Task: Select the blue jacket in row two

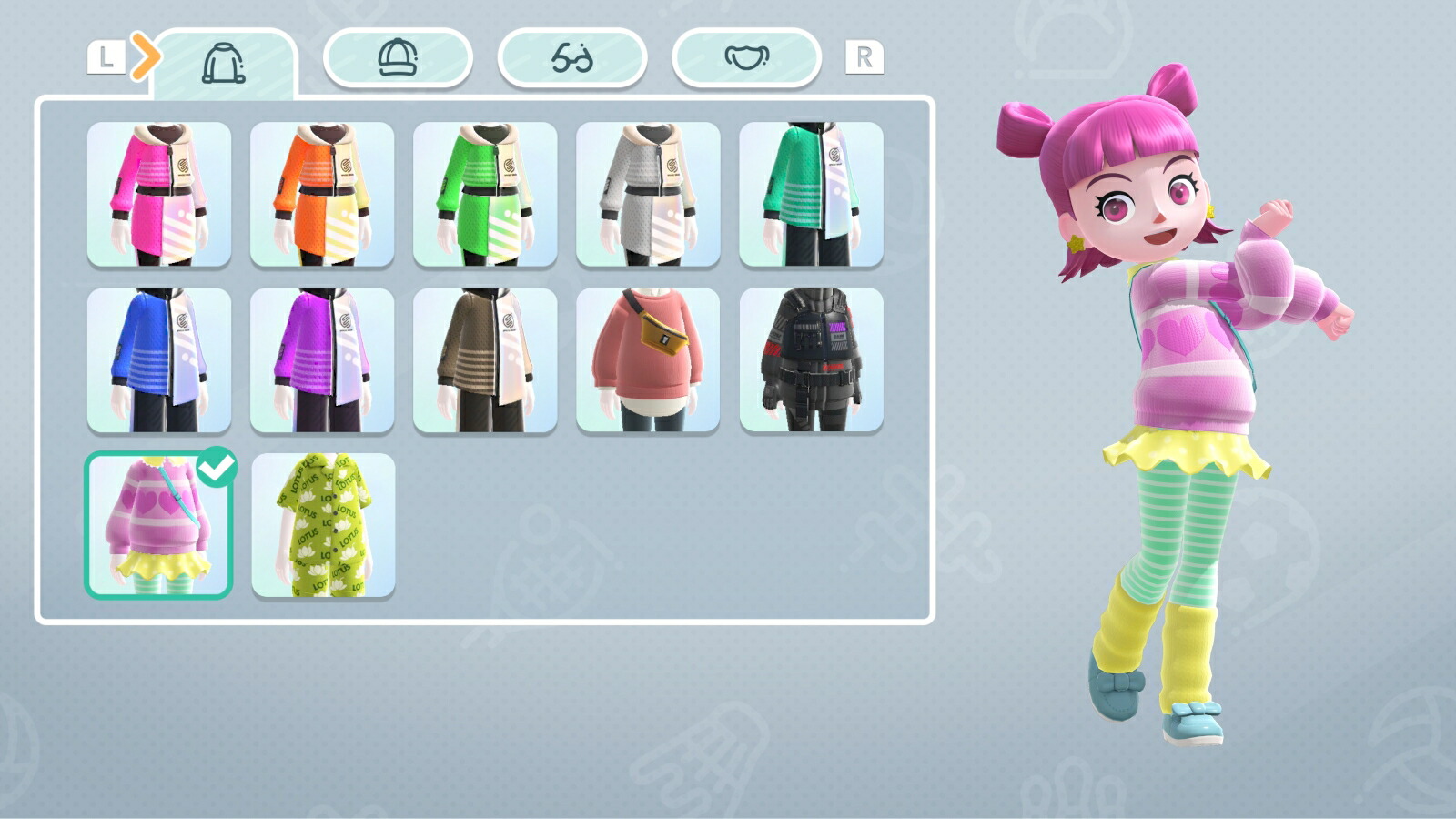Action: (x=164, y=358)
